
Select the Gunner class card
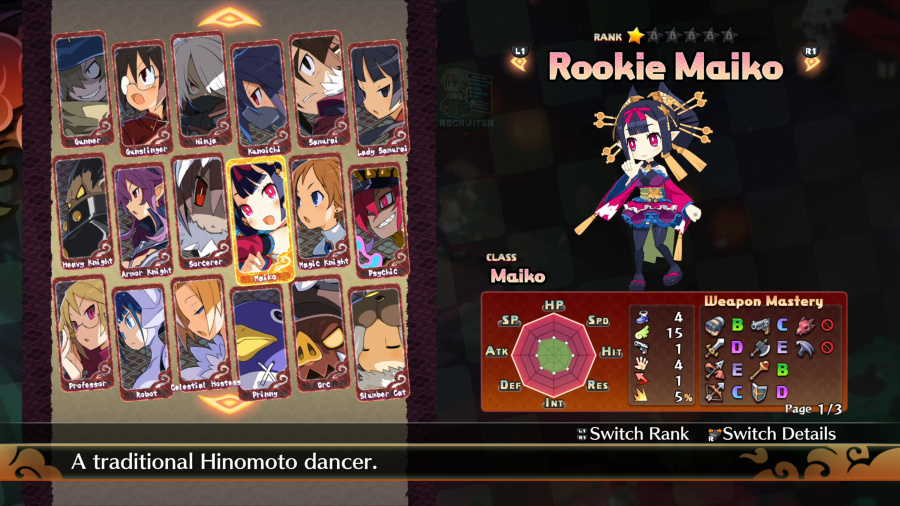(83, 90)
